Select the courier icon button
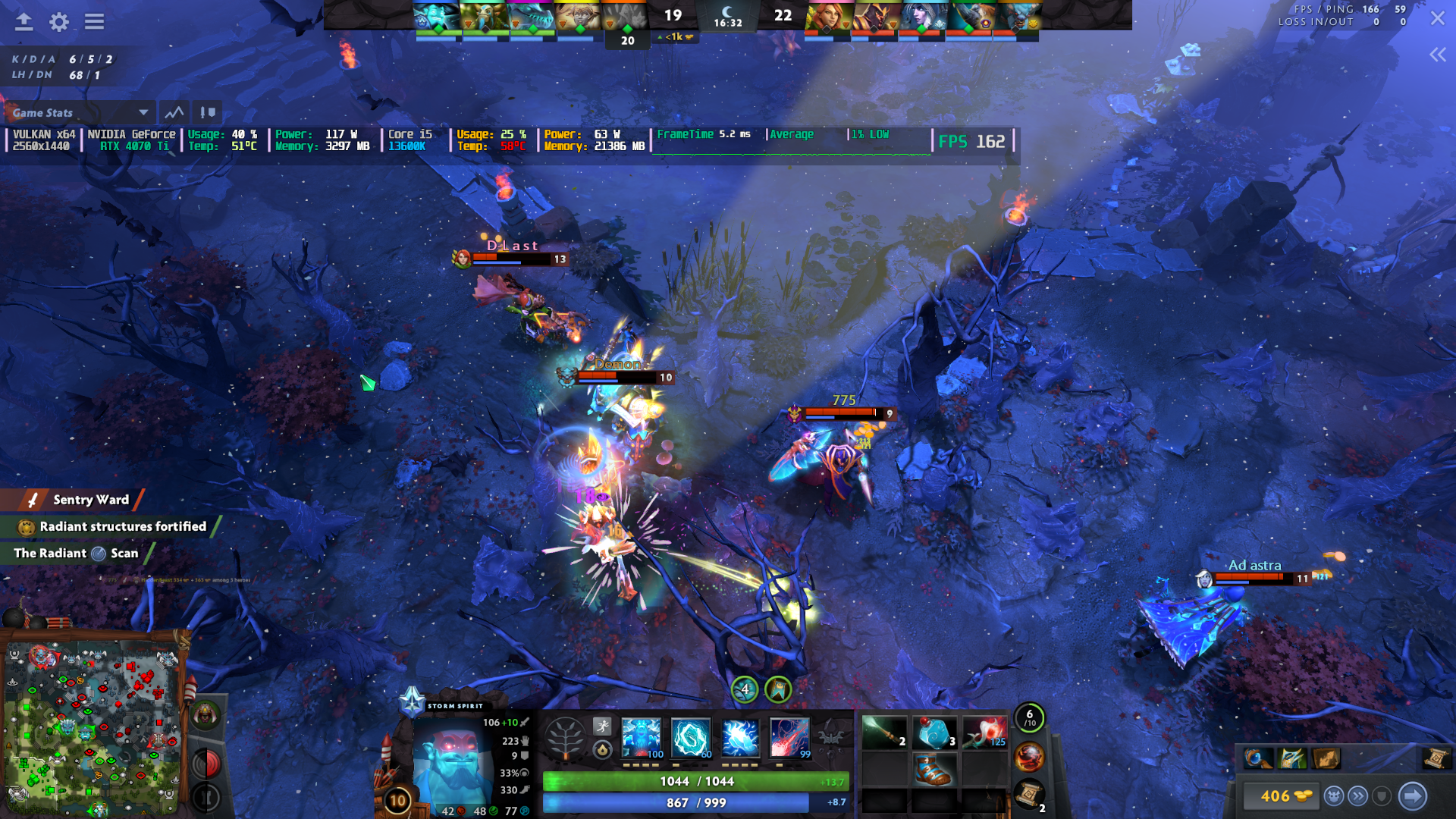Viewport: 1456px width, 819px height. point(1333,796)
